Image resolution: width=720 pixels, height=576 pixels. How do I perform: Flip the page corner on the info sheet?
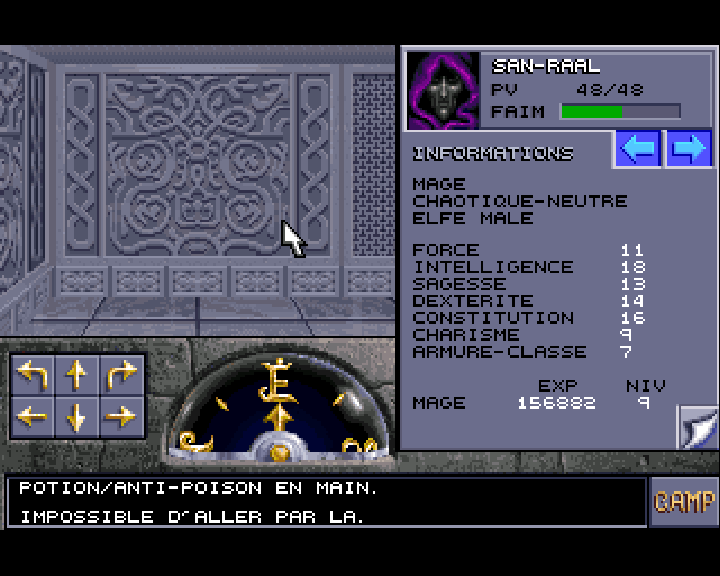pyautogui.click(x=696, y=427)
